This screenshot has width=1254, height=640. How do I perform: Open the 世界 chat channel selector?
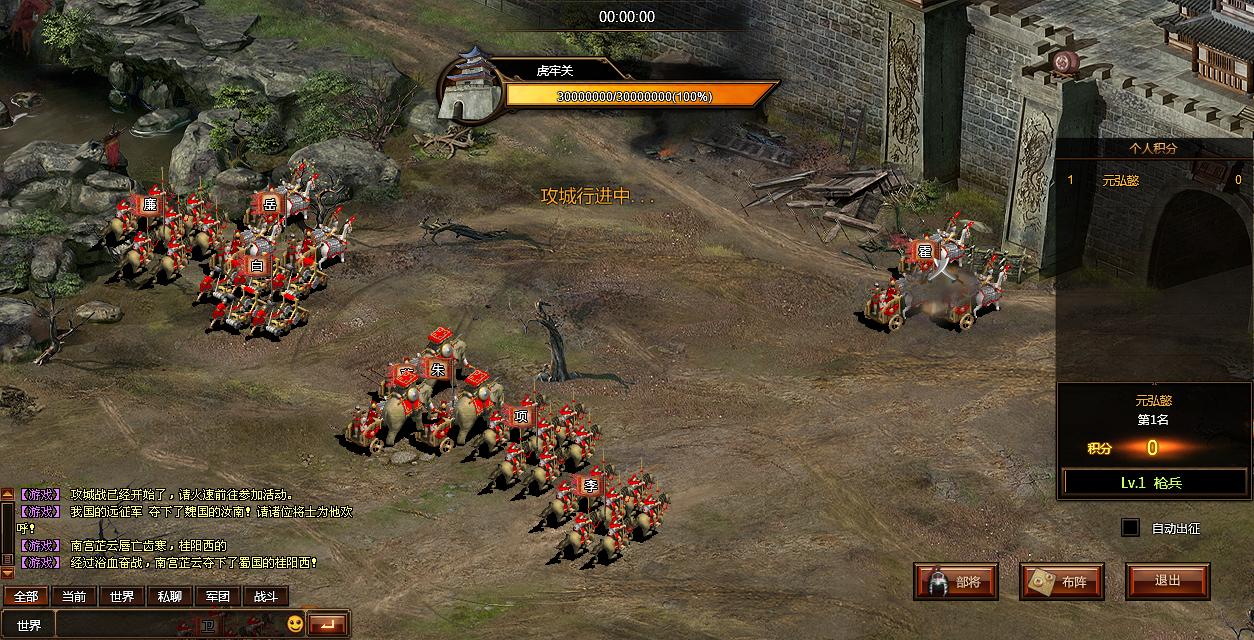tap(29, 626)
